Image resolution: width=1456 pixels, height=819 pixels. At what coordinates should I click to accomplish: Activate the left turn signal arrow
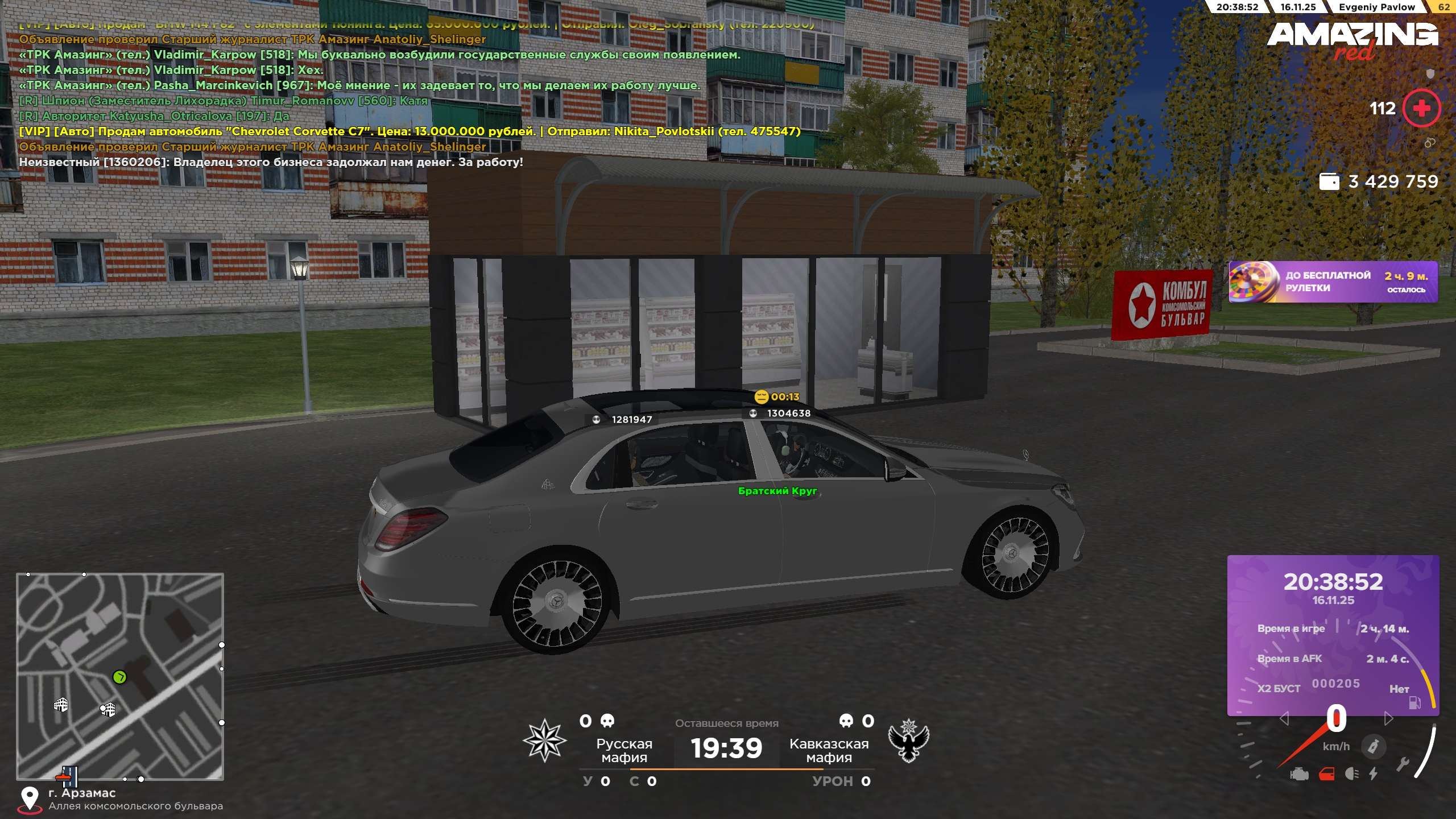[1284, 719]
